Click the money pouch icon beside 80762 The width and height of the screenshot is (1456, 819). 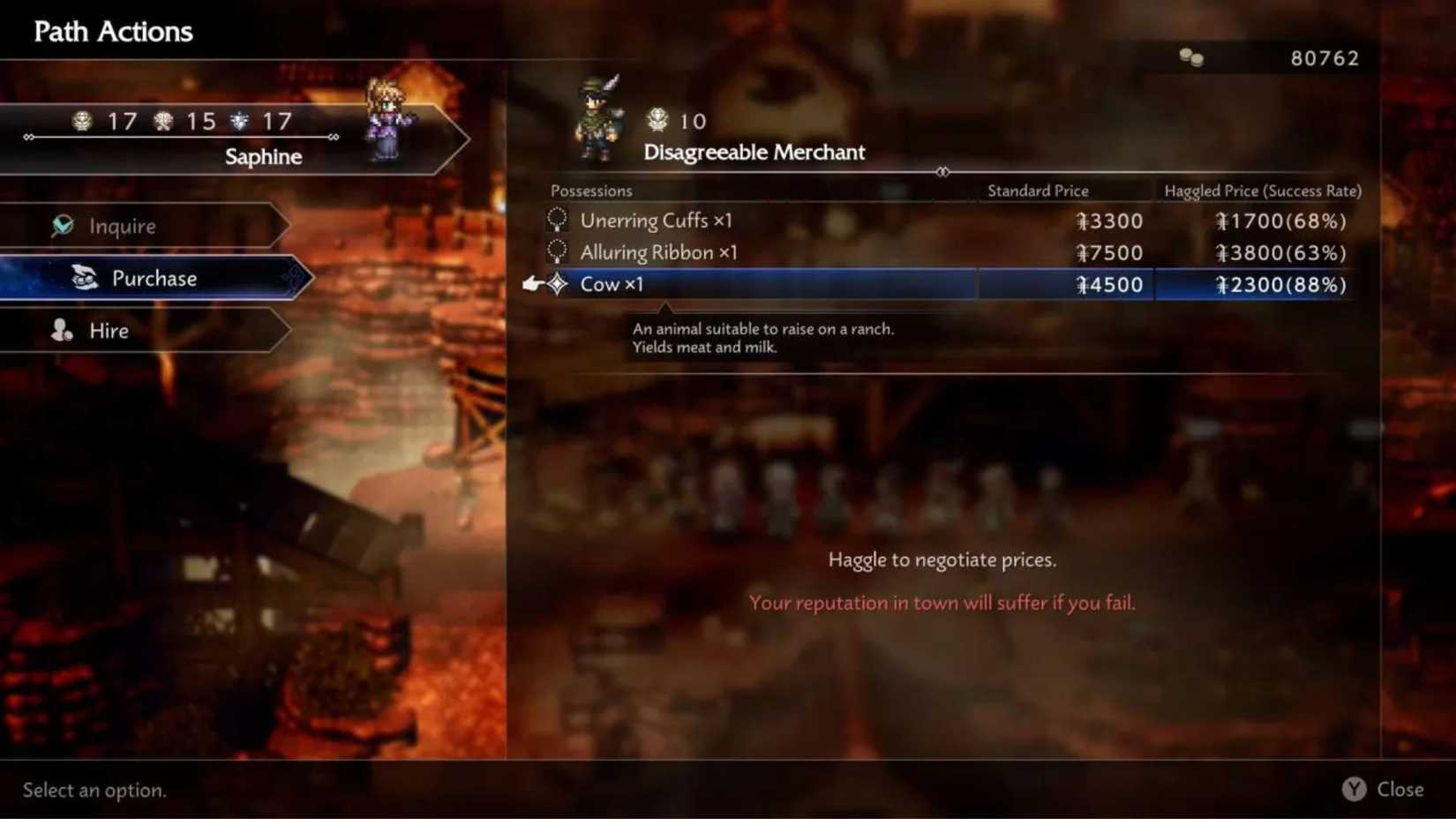tap(1191, 56)
